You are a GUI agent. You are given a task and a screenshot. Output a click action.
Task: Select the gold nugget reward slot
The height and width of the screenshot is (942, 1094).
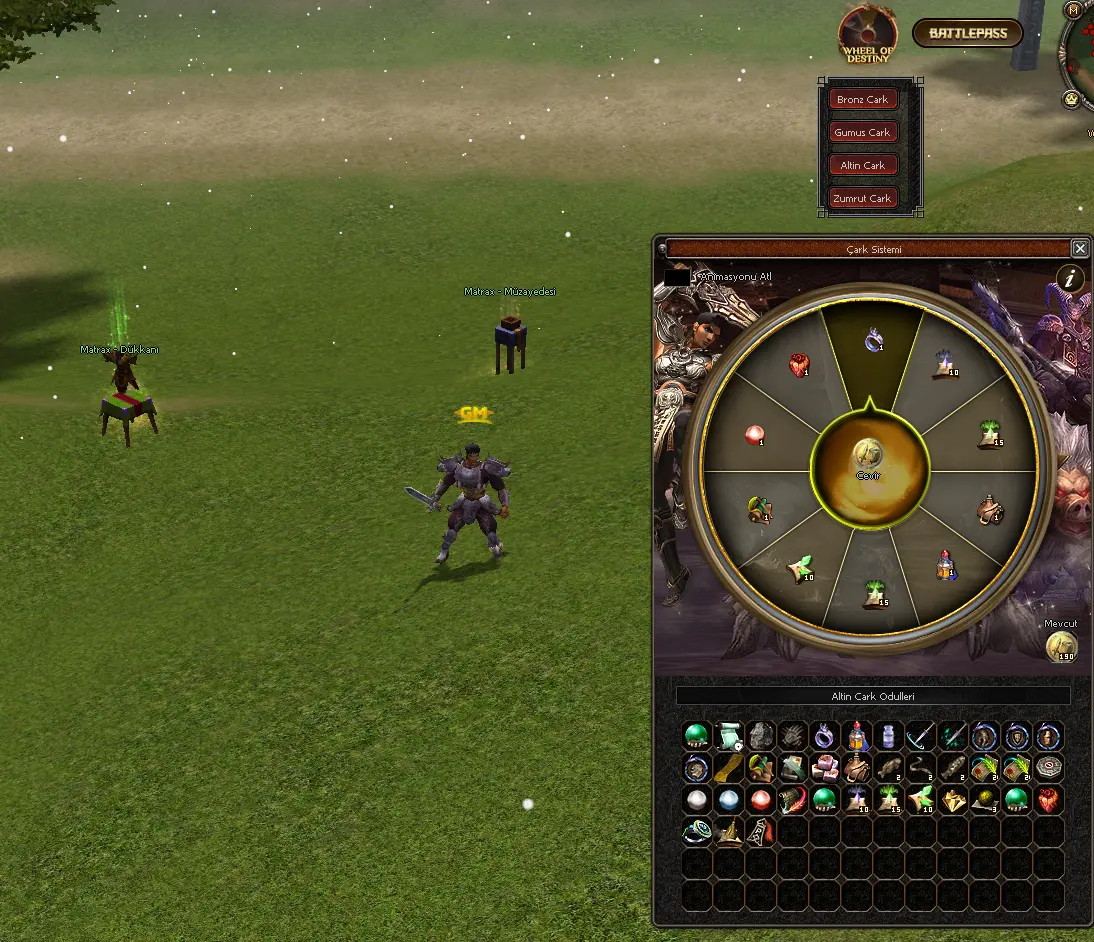(953, 800)
